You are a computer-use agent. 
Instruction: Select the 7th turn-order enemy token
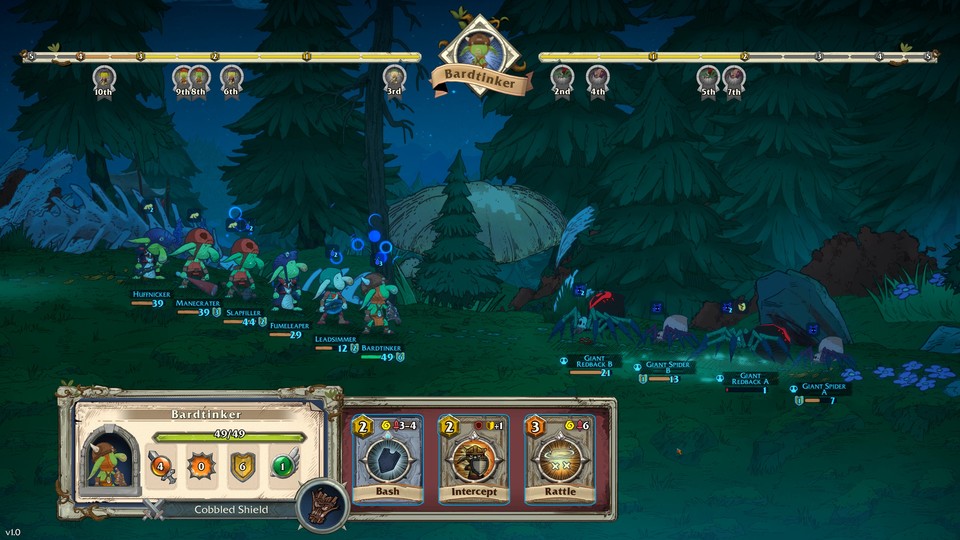[x=734, y=78]
